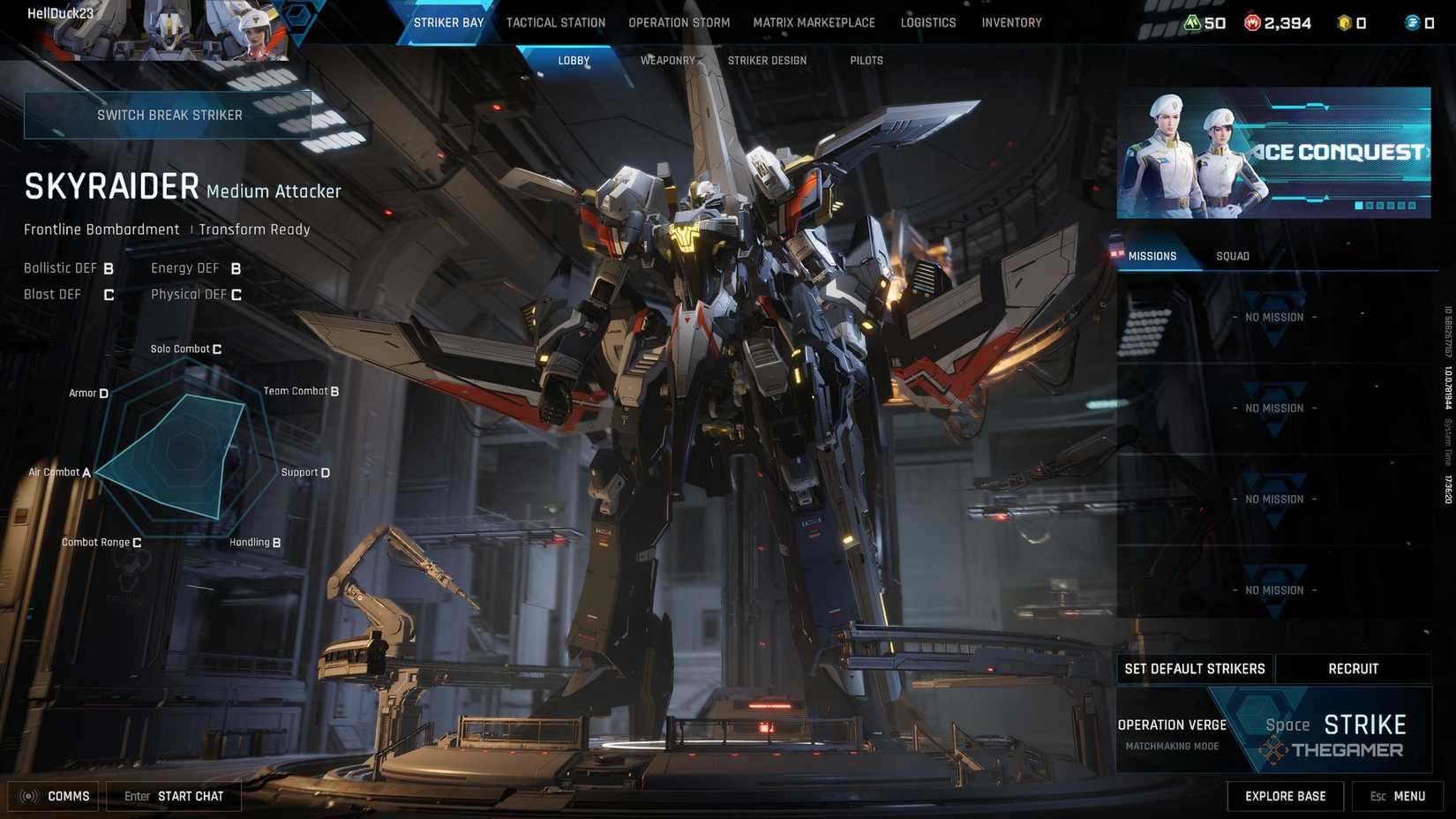The image size is (1456, 819).
Task: Click the gold cube currency icon
Action: pos(1345,23)
